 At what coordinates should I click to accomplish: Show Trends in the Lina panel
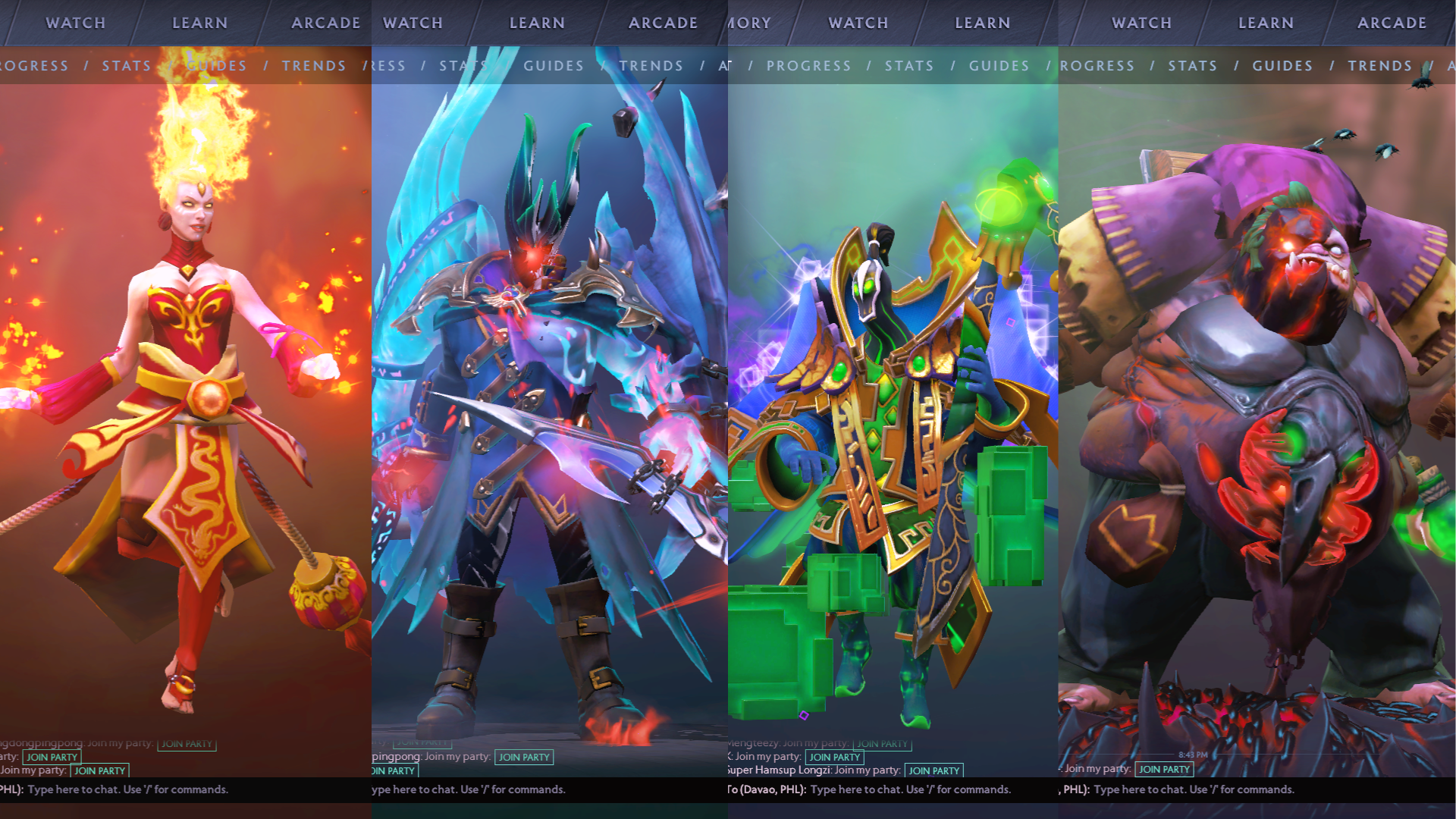point(314,66)
